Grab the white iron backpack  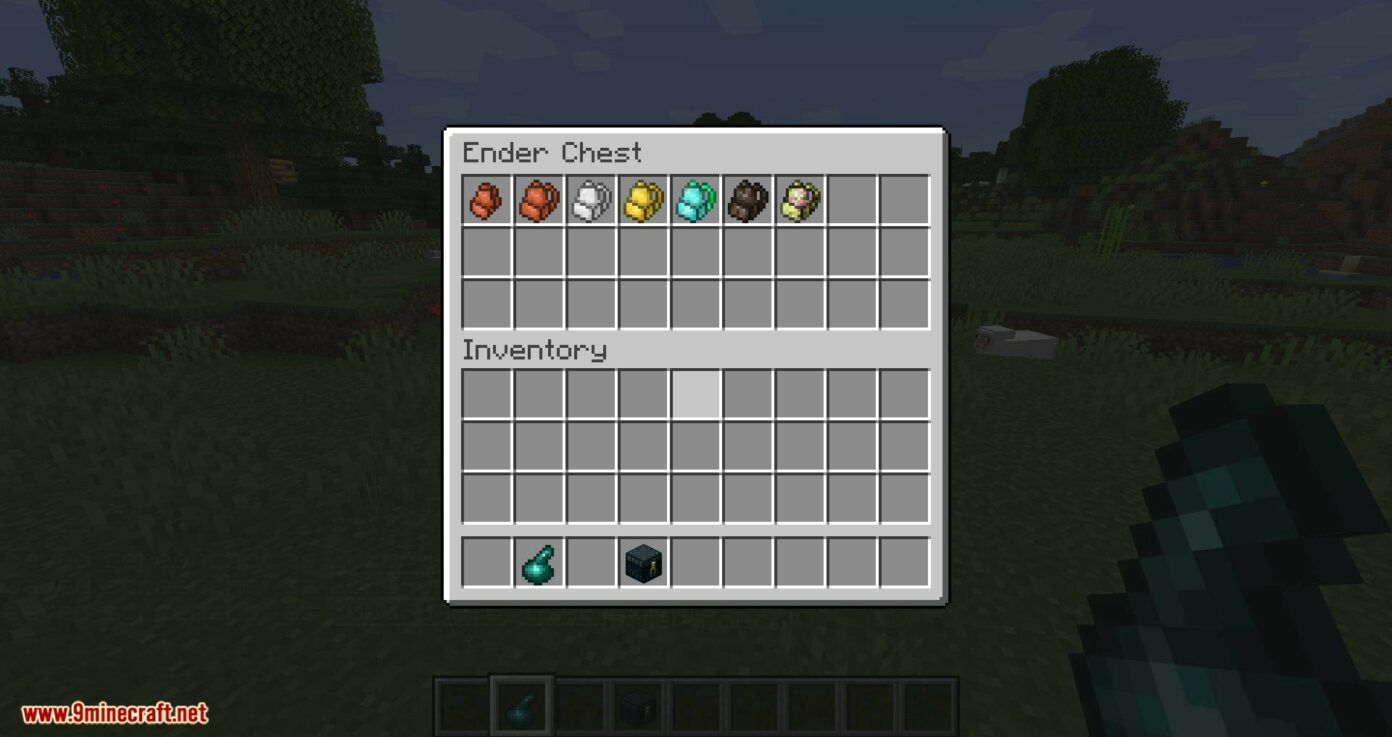pos(590,200)
